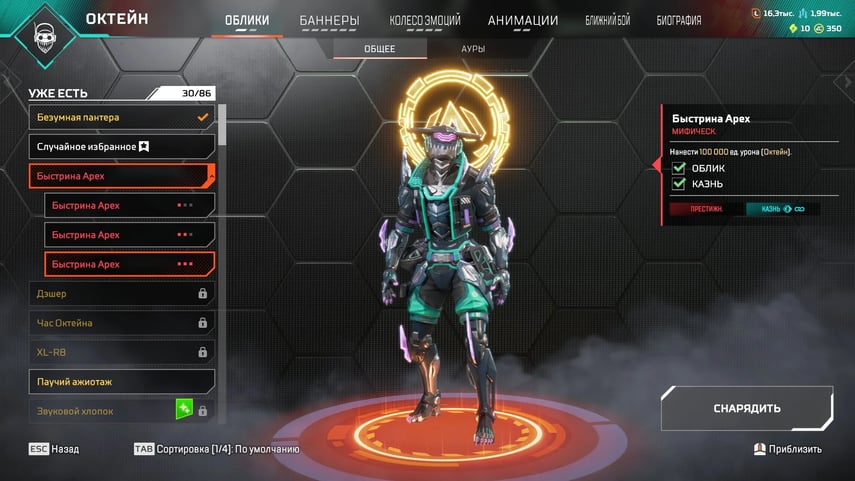Select the Паучий ажиотаж skin
855x481 pixels.
[x=122, y=382]
